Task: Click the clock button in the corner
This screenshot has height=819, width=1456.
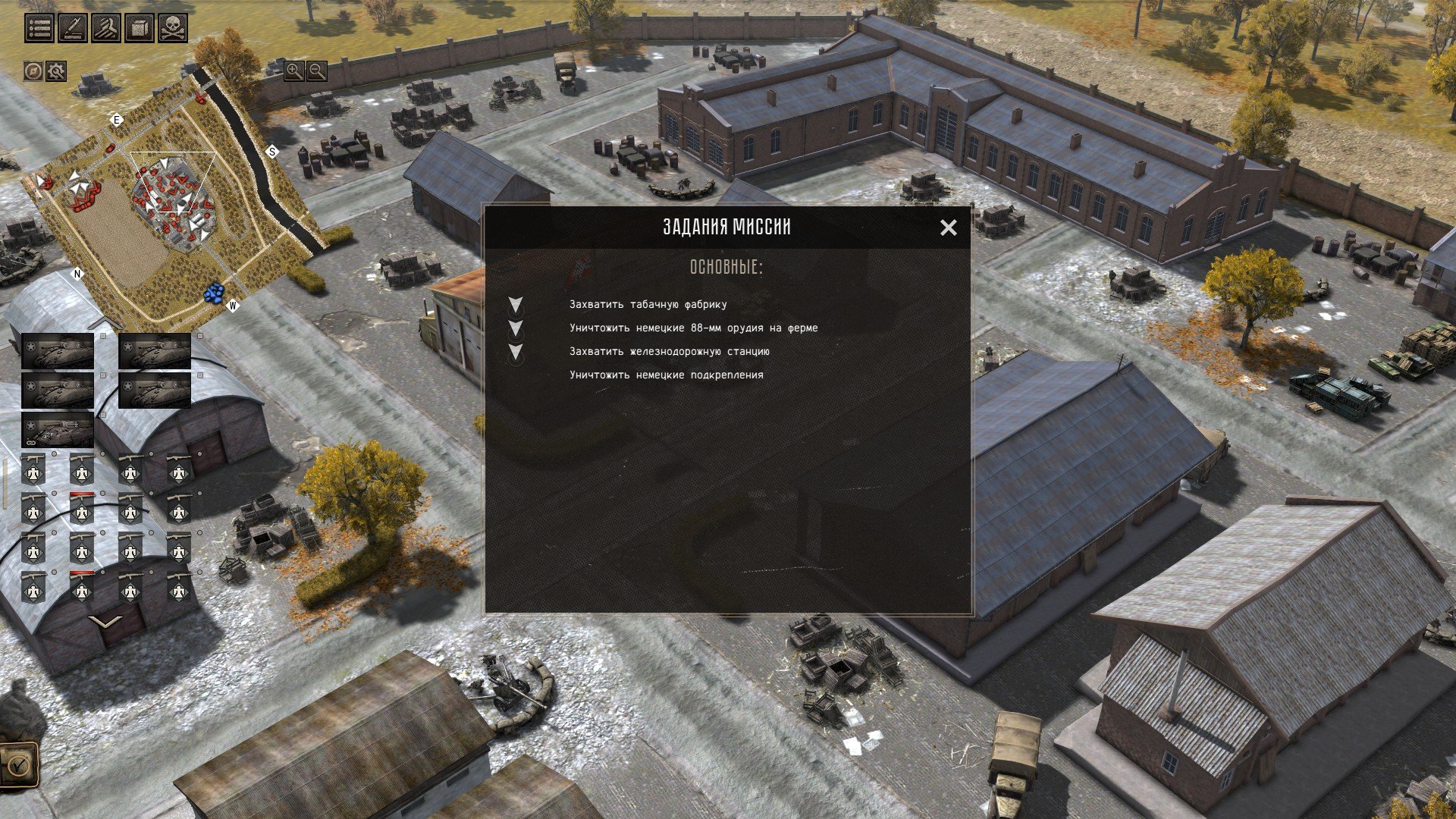Action: [x=18, y=764]
